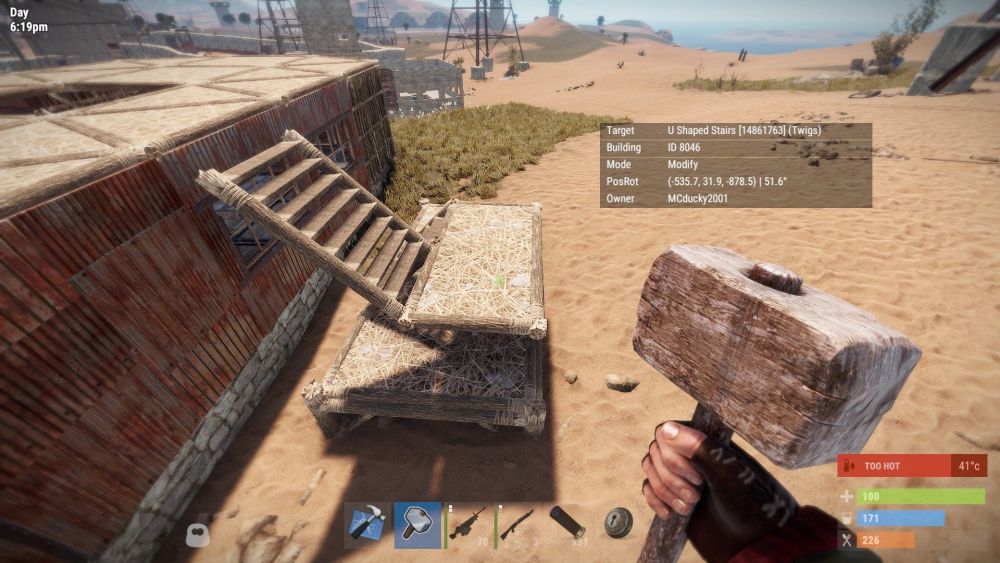
Task: Select the highlighted hammer hotbar slot
Action: click(417, 524)
